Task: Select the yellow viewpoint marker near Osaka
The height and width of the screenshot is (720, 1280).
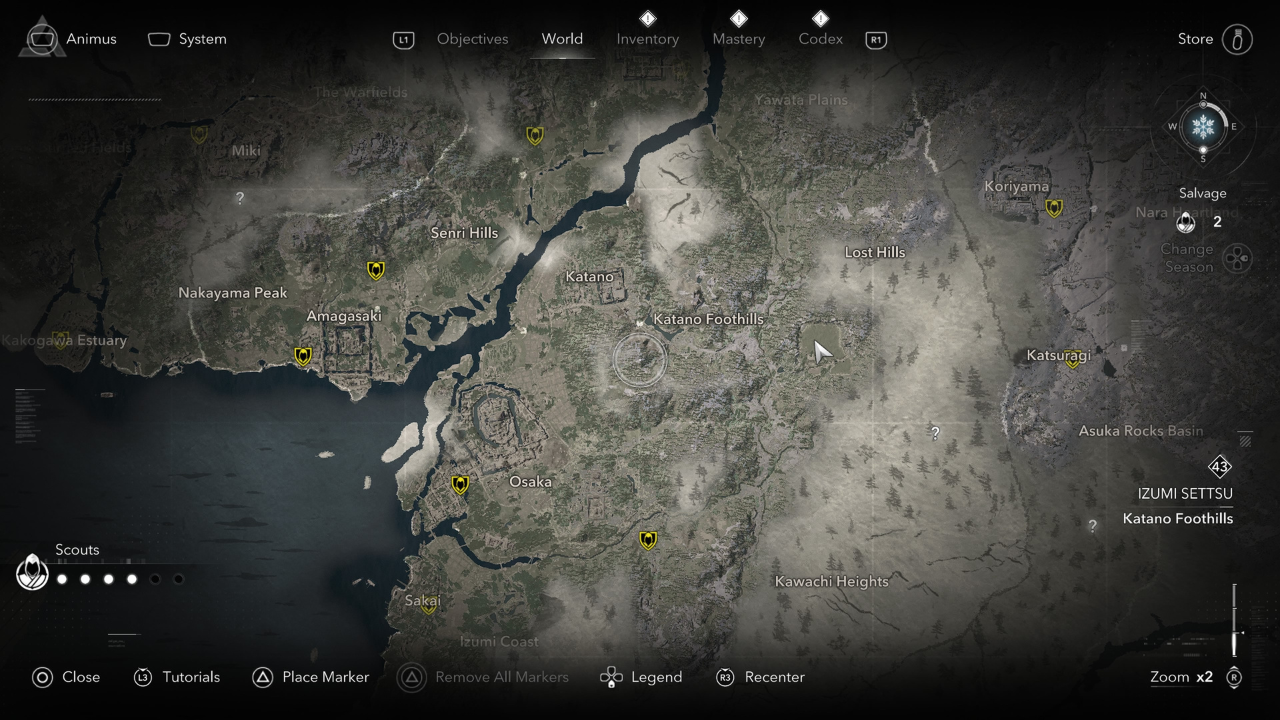Action: coord(459,484)
